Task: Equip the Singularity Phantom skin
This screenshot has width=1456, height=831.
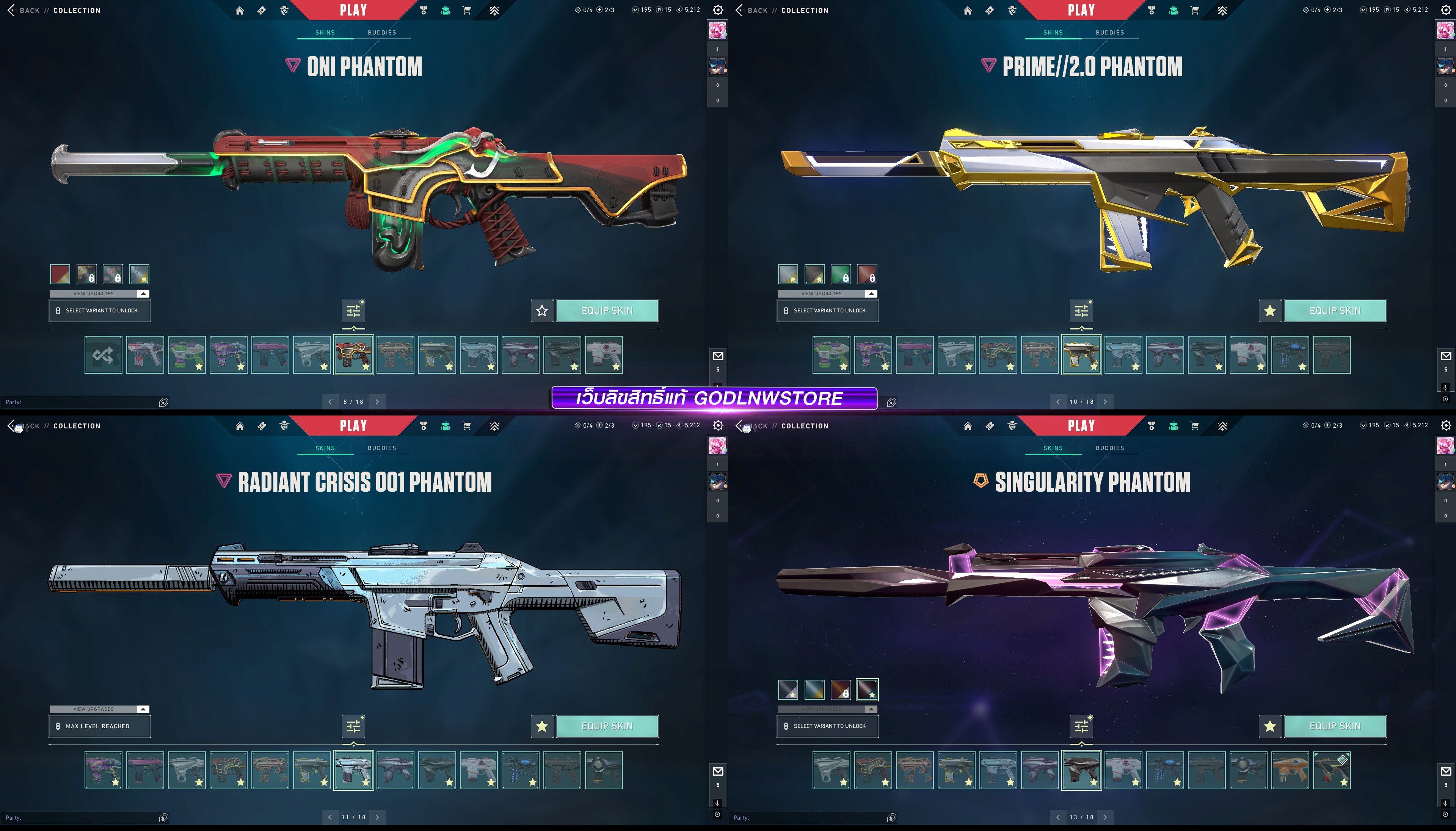Action: click(1334, 726)
